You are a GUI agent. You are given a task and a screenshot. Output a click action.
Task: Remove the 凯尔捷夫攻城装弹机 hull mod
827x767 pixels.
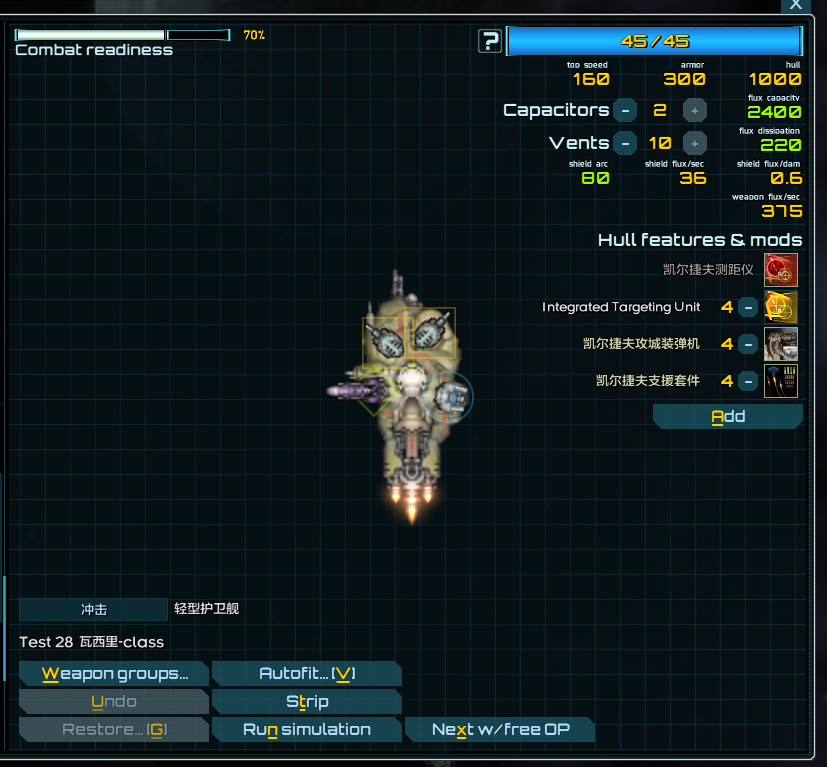pos(748,344)
